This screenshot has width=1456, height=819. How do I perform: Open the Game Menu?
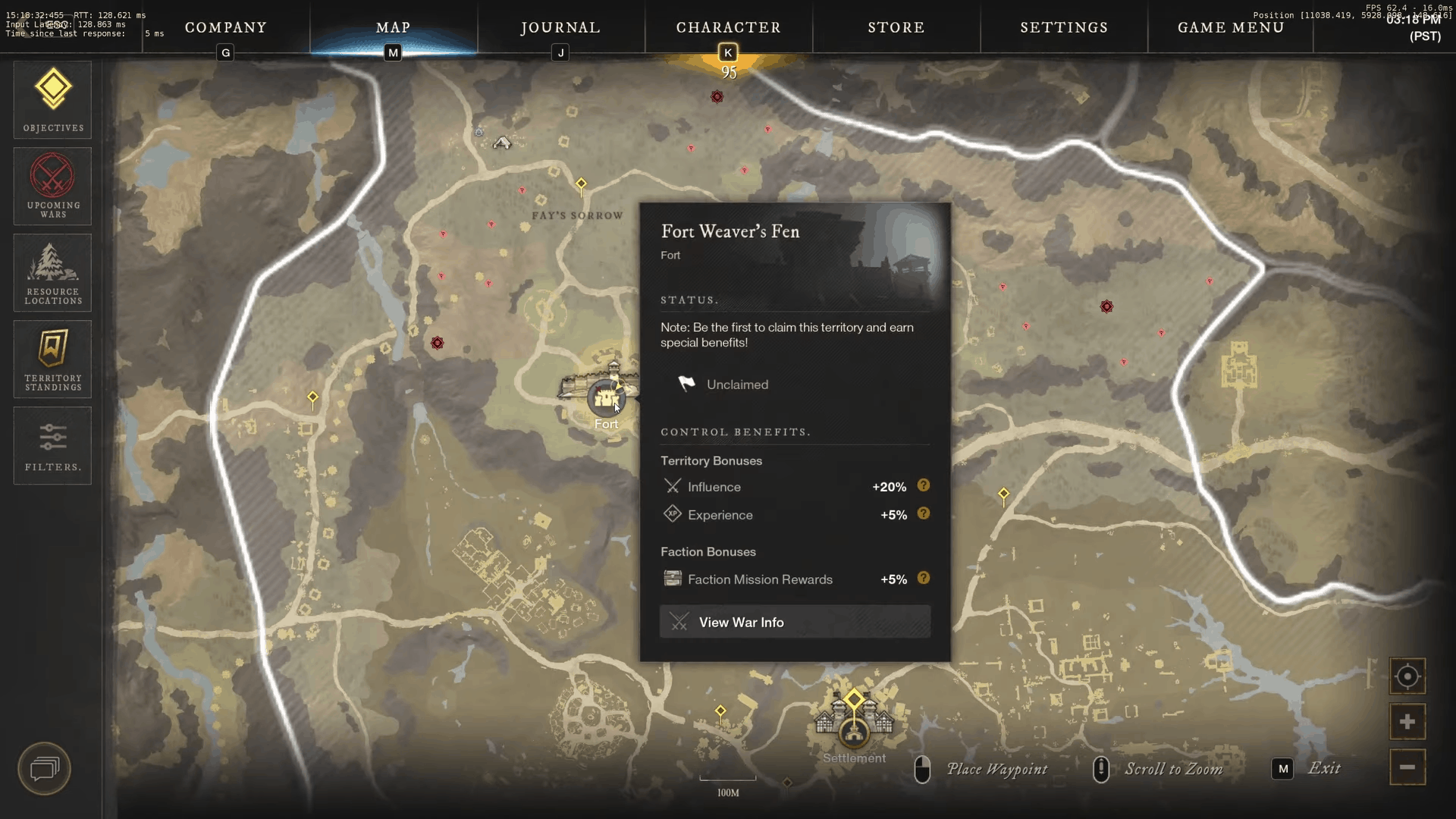point(1230,27)
